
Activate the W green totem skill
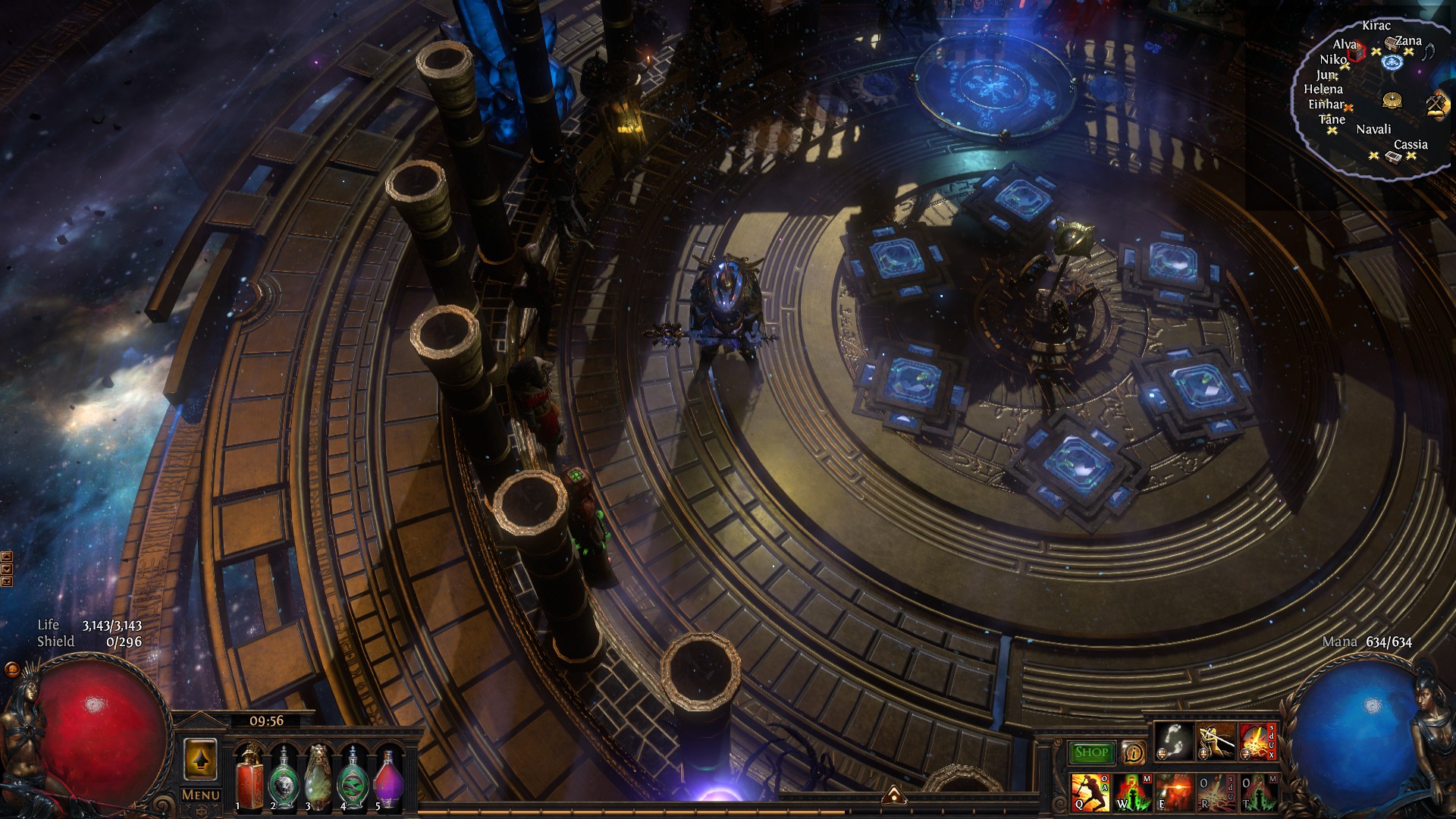coord(1133,792)
